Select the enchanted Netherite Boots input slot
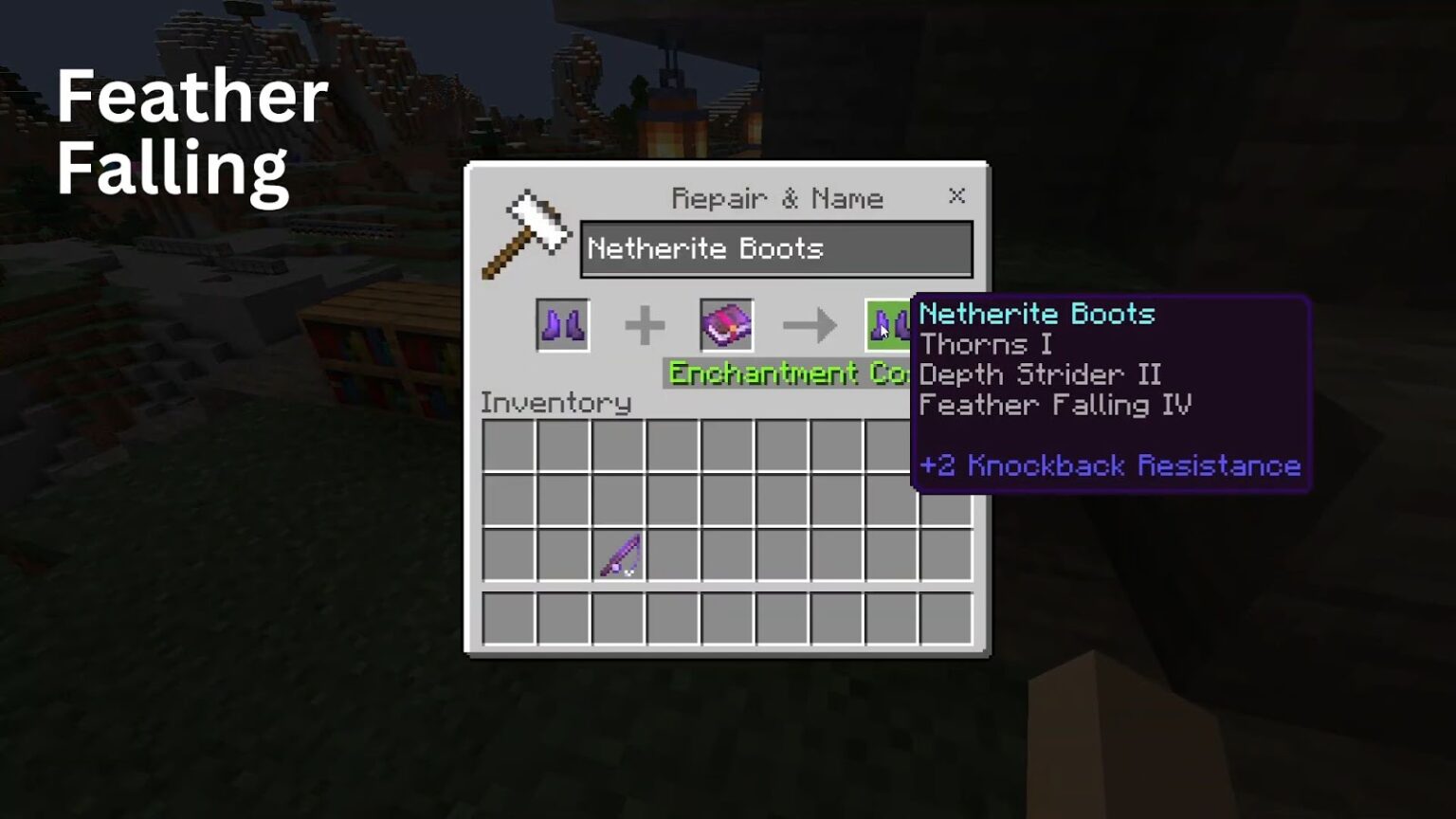 tap(561, 324)
